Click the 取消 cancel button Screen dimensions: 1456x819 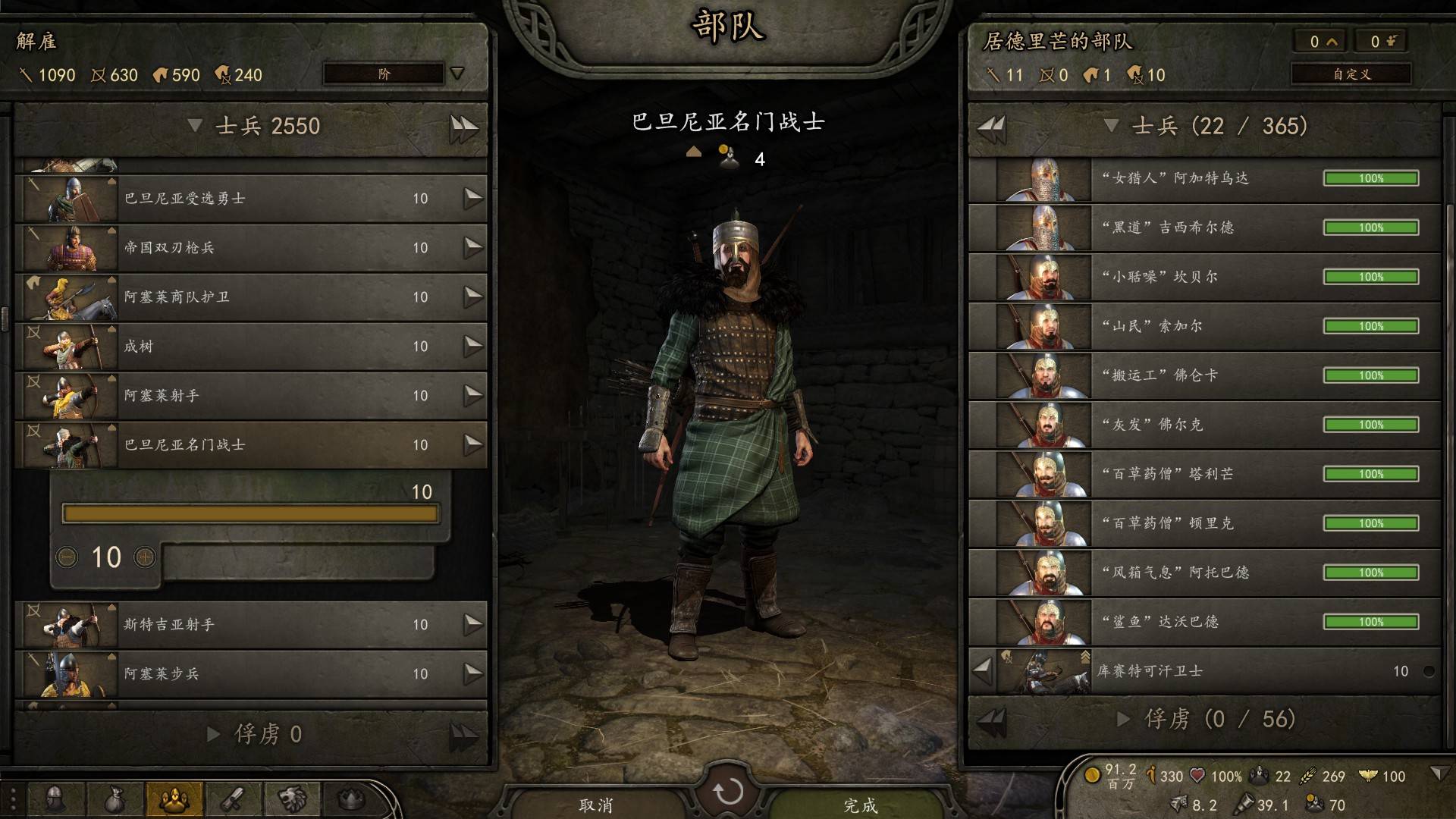[x=595, y=804]
